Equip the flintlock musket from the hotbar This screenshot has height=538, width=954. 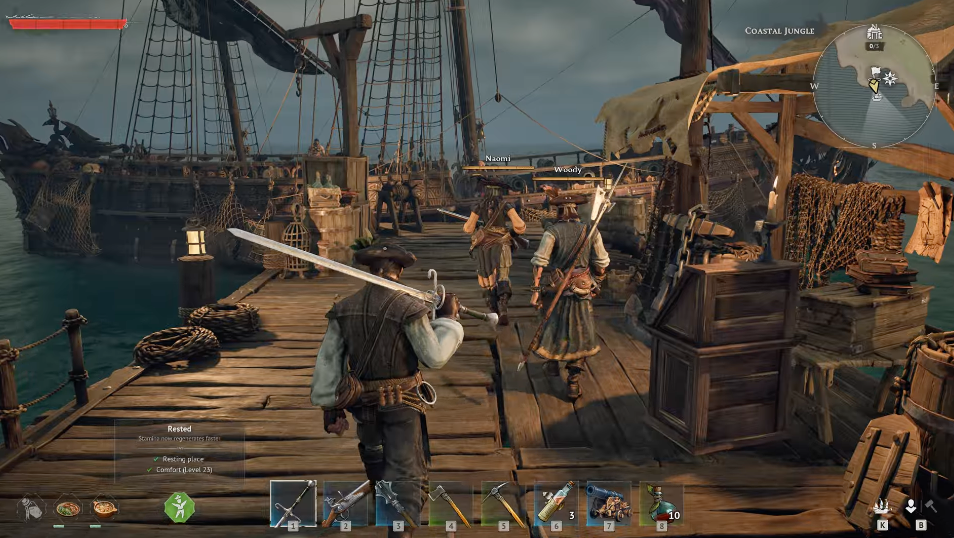pos(345,502)
